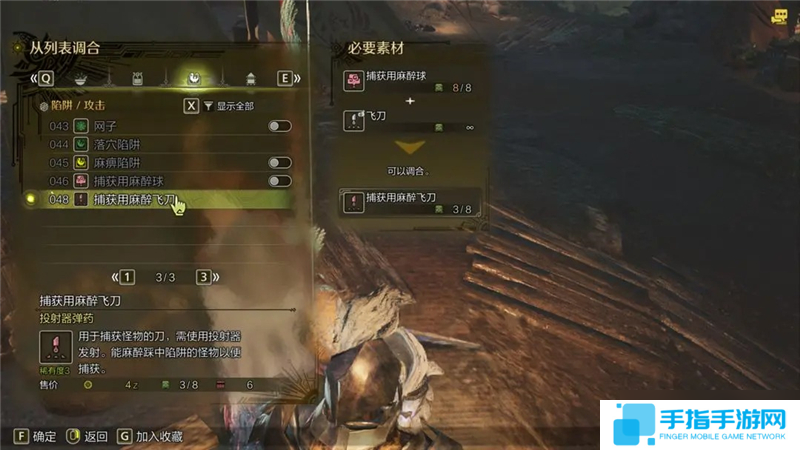Toggle auto-craft switch for 麻痹陷阱

[x=279, y=162]
